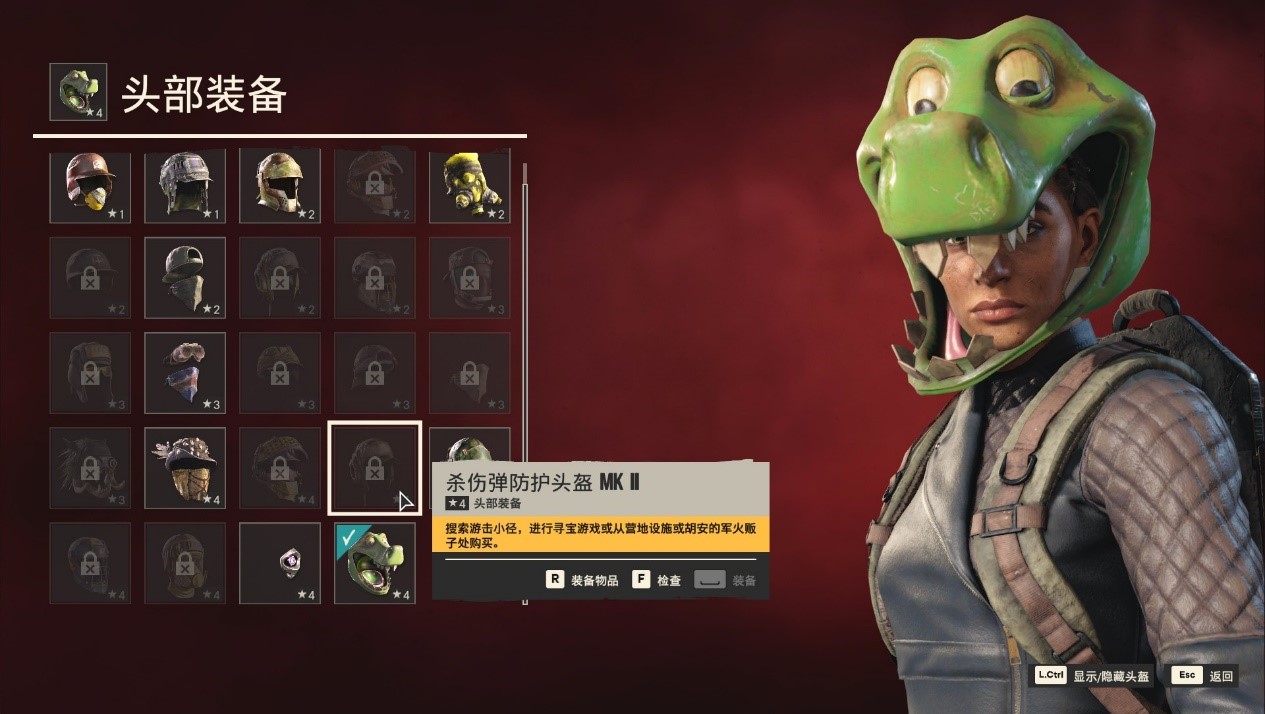This screenshot has width=1265, height=714.
Task: Select the goggles and blue bandana
Action: pos(185,373)
